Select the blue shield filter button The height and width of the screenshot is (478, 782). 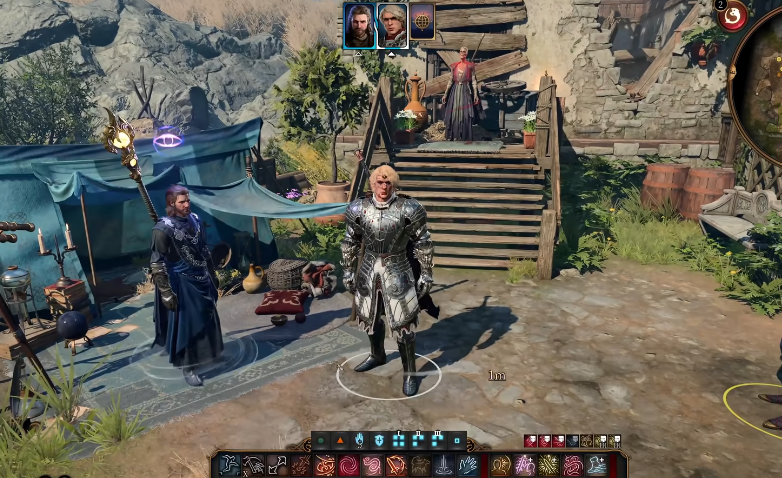pos(379,440)
